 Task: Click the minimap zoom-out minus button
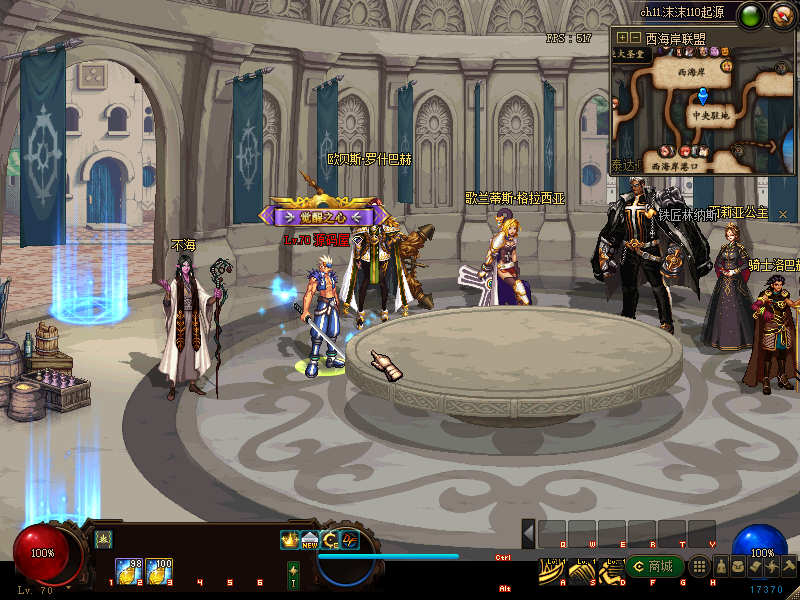[635, 38]
